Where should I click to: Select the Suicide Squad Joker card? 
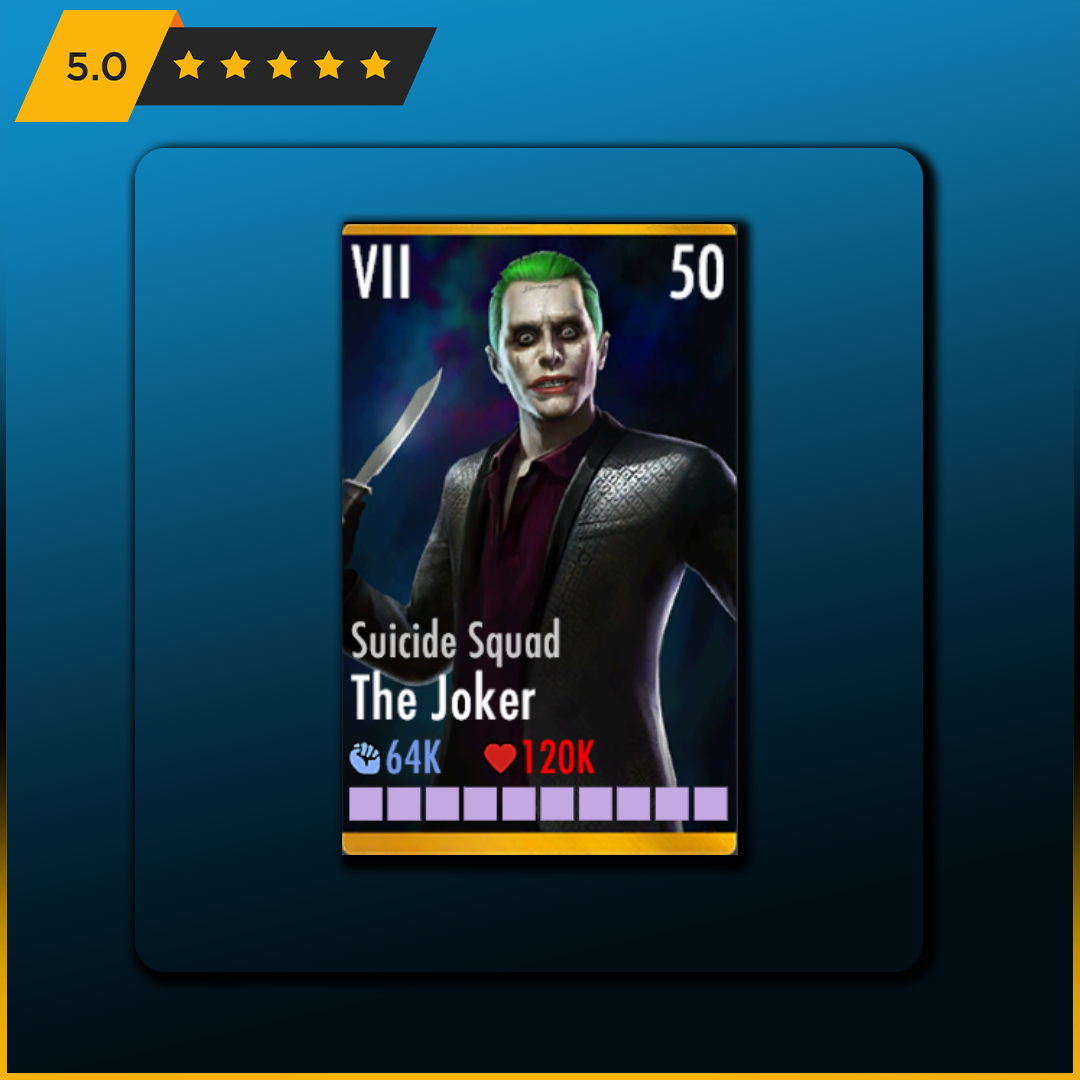coord(539,539)
